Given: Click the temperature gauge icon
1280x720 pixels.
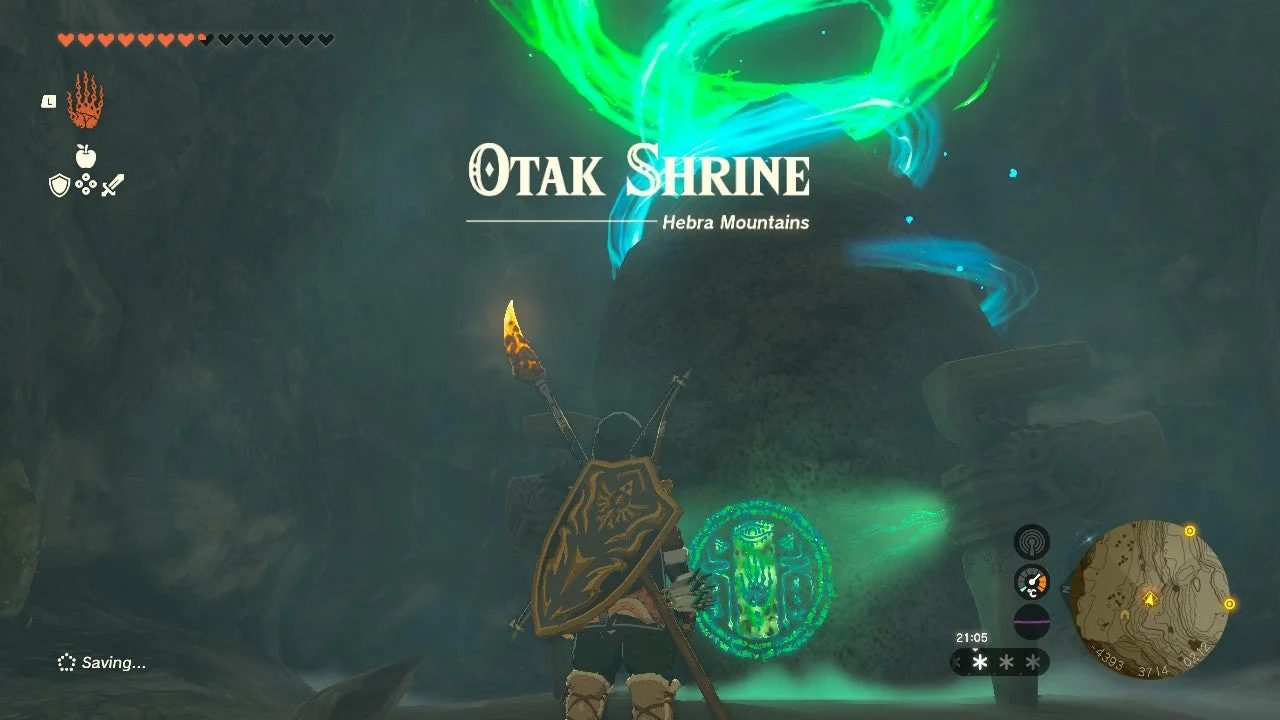Looking at the screenshot, I should tap(1032, 581).
